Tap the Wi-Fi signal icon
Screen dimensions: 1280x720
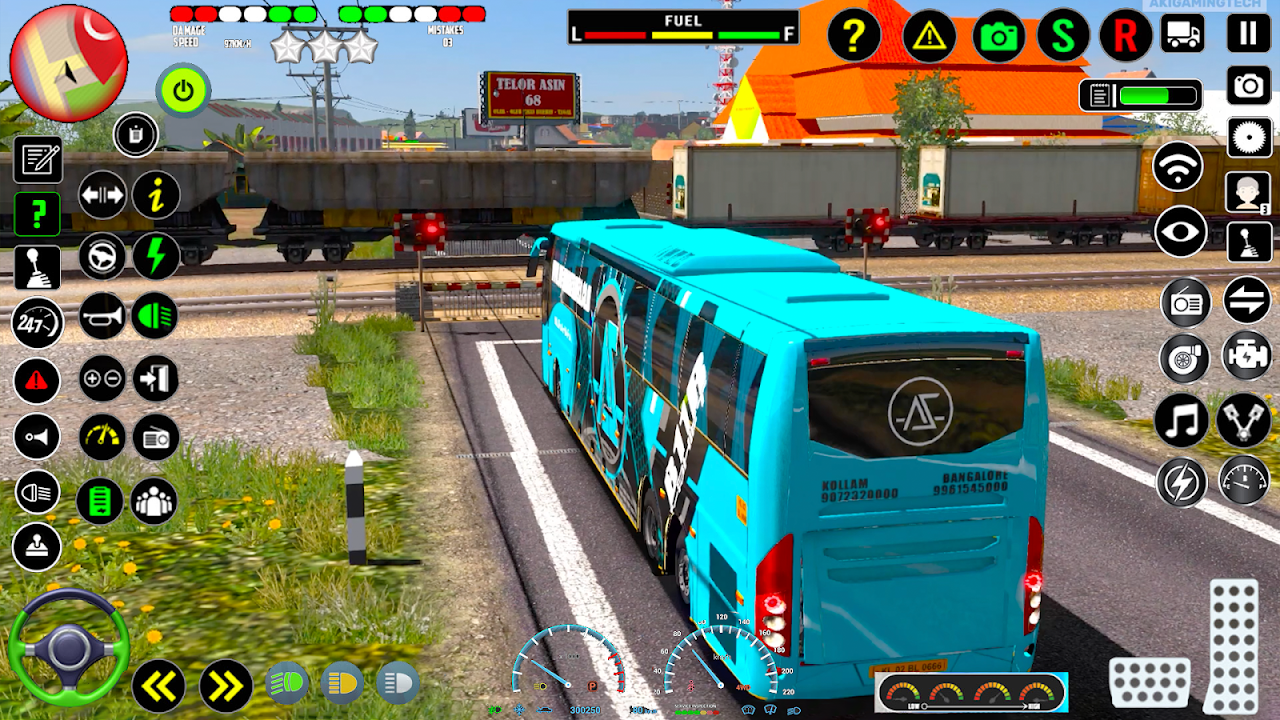click(x=1178, y=166)
